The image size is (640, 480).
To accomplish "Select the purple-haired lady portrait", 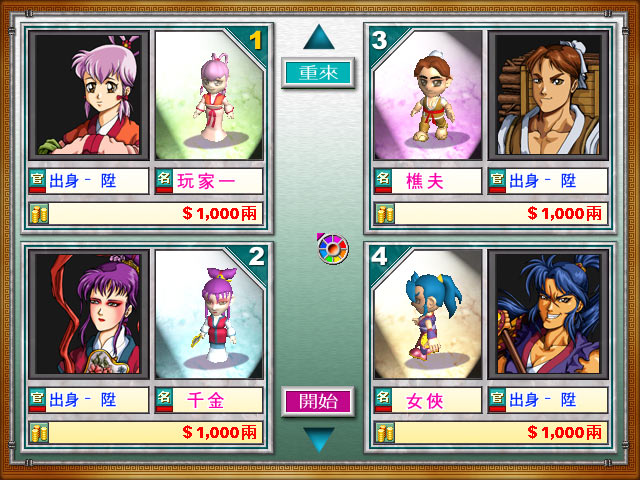I will click(90, 314).
